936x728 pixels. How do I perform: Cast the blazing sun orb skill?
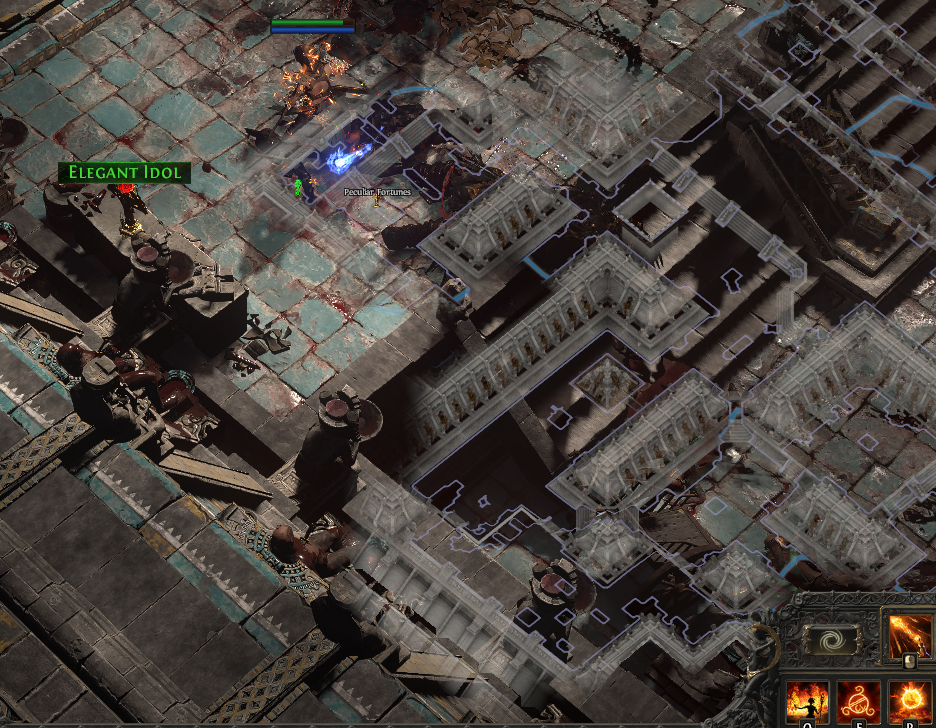pos(911,701)
